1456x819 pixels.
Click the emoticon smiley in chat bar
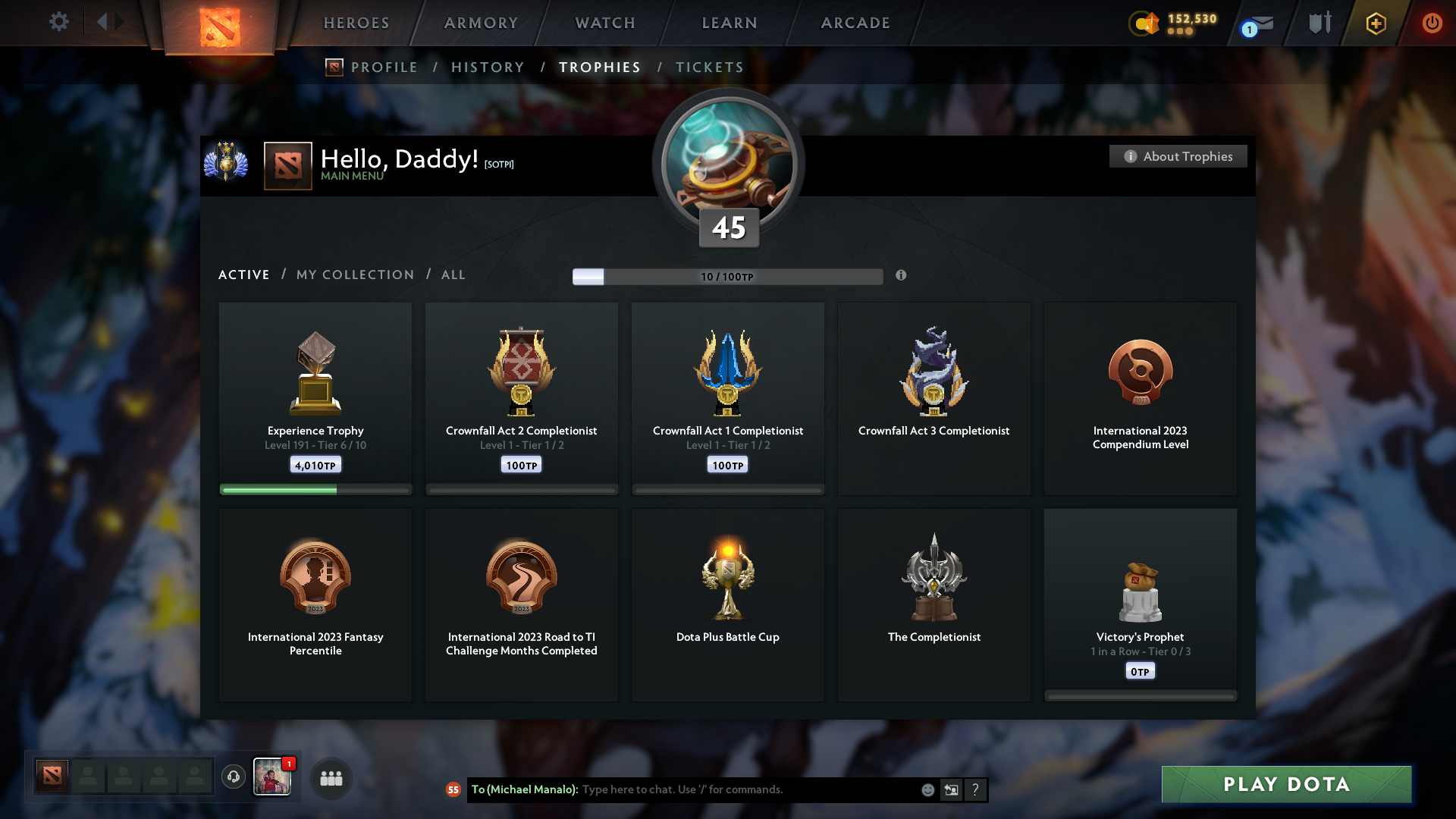point(927,789)
